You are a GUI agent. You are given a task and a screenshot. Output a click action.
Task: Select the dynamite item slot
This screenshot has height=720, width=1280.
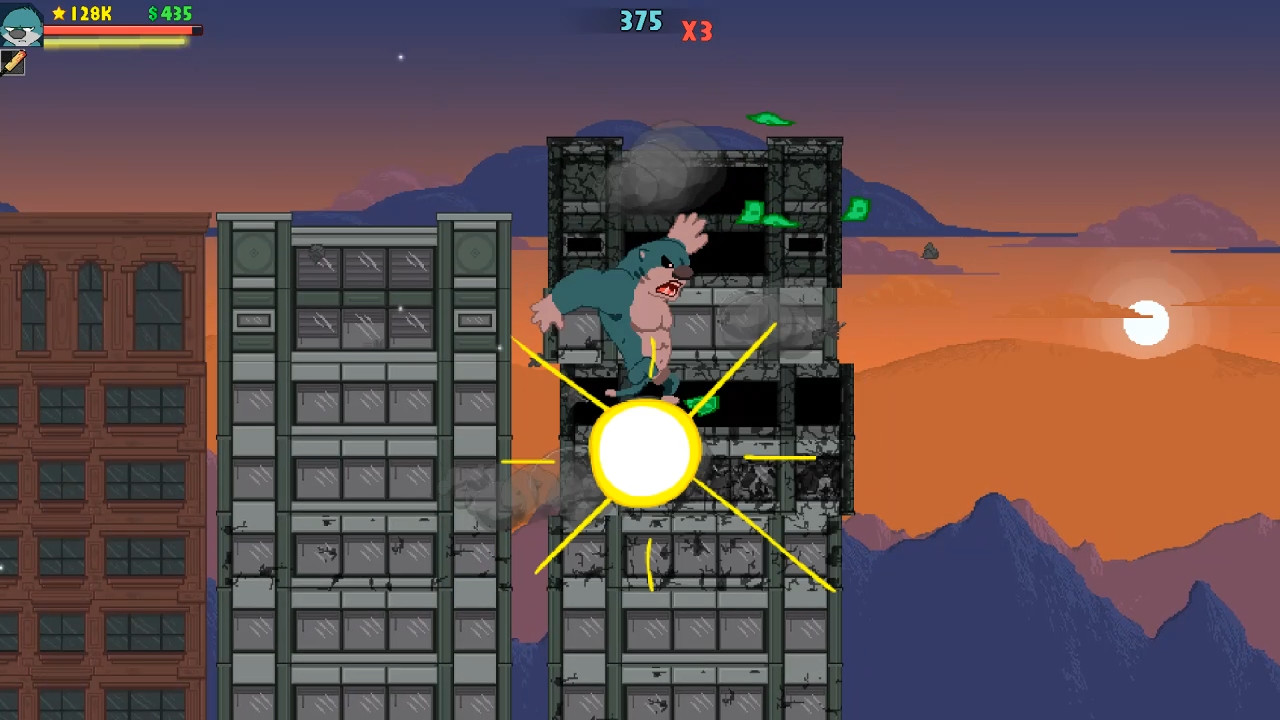(x=14, y=63)
